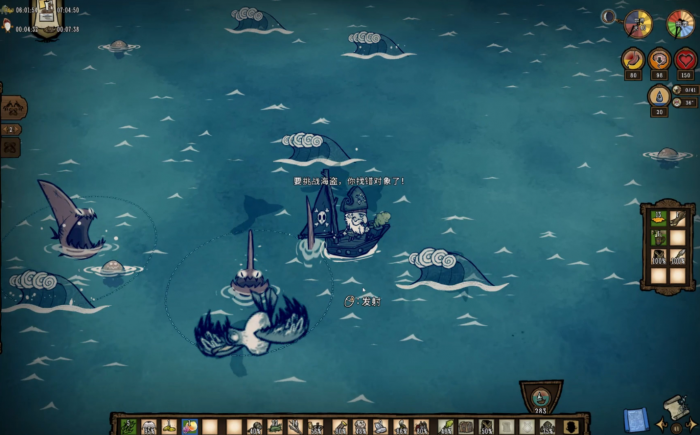The image size is (700, 435).
Task: Choose the dark garment at 100% in the backpack
Action: point(659,257)
